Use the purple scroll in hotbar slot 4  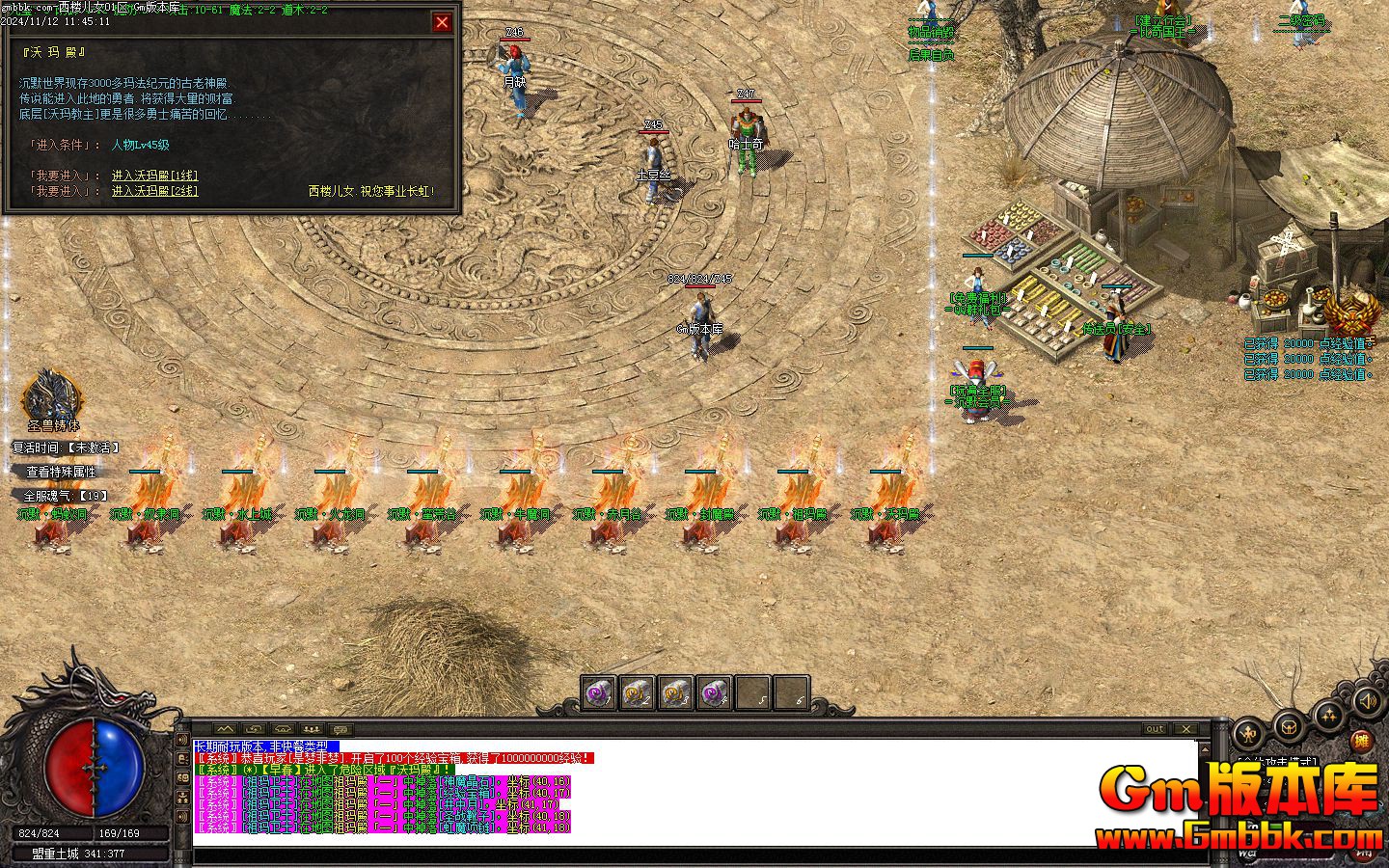(x=714, y=692)
